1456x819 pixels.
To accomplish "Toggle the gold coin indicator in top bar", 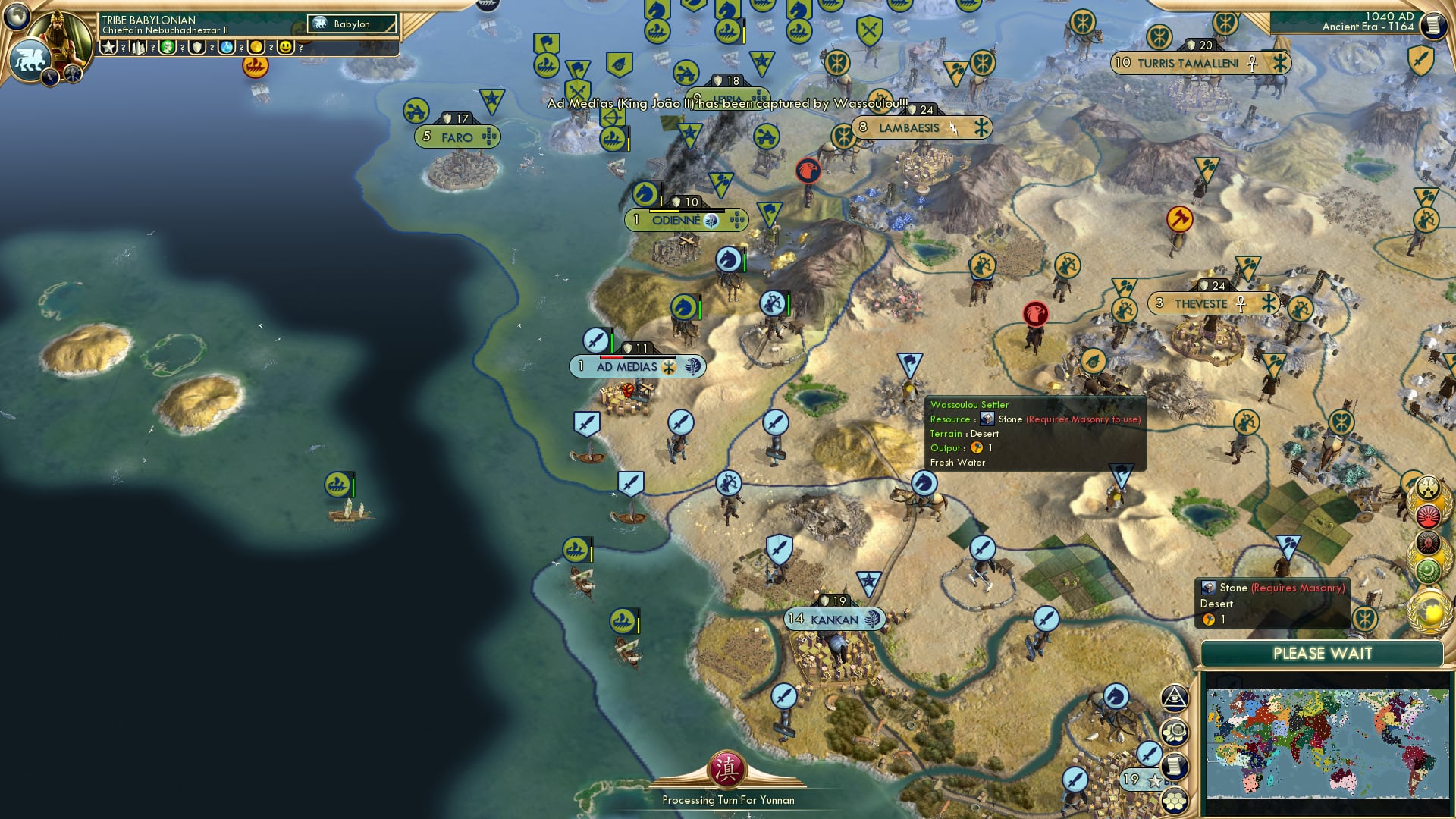I will (x=257, y=48).
